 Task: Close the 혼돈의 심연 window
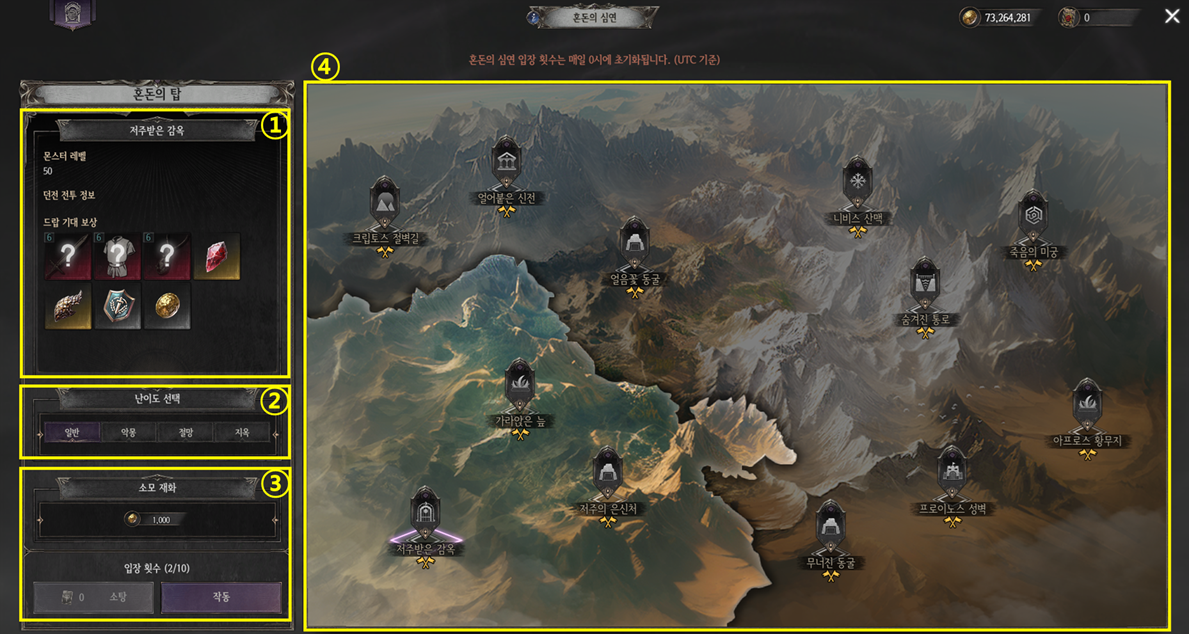point(1172,16)
